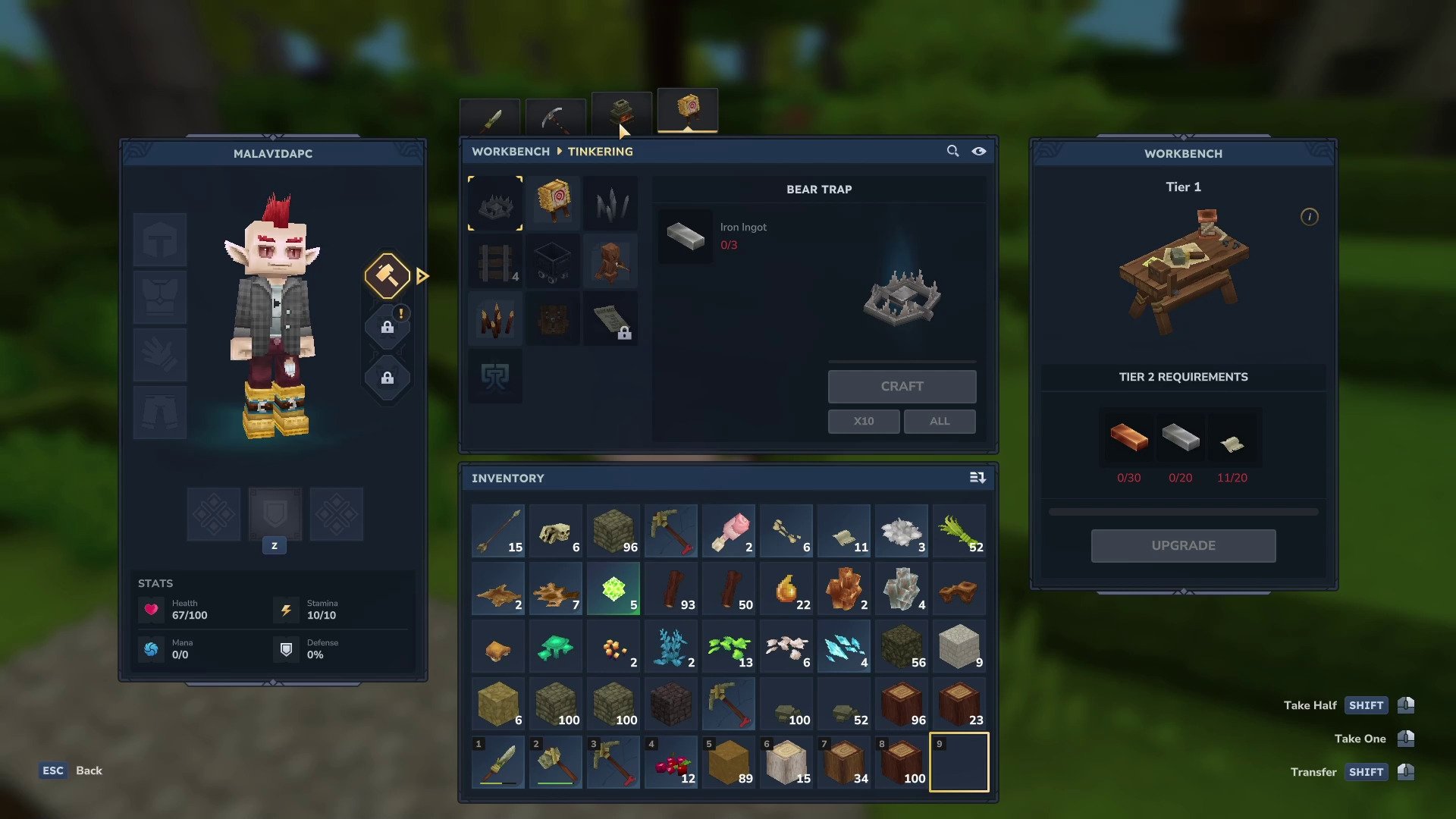This screenshot has height=819, width=1456.
Task: Pick the red berries in hotbar slot 4
Action: (671, 762)
